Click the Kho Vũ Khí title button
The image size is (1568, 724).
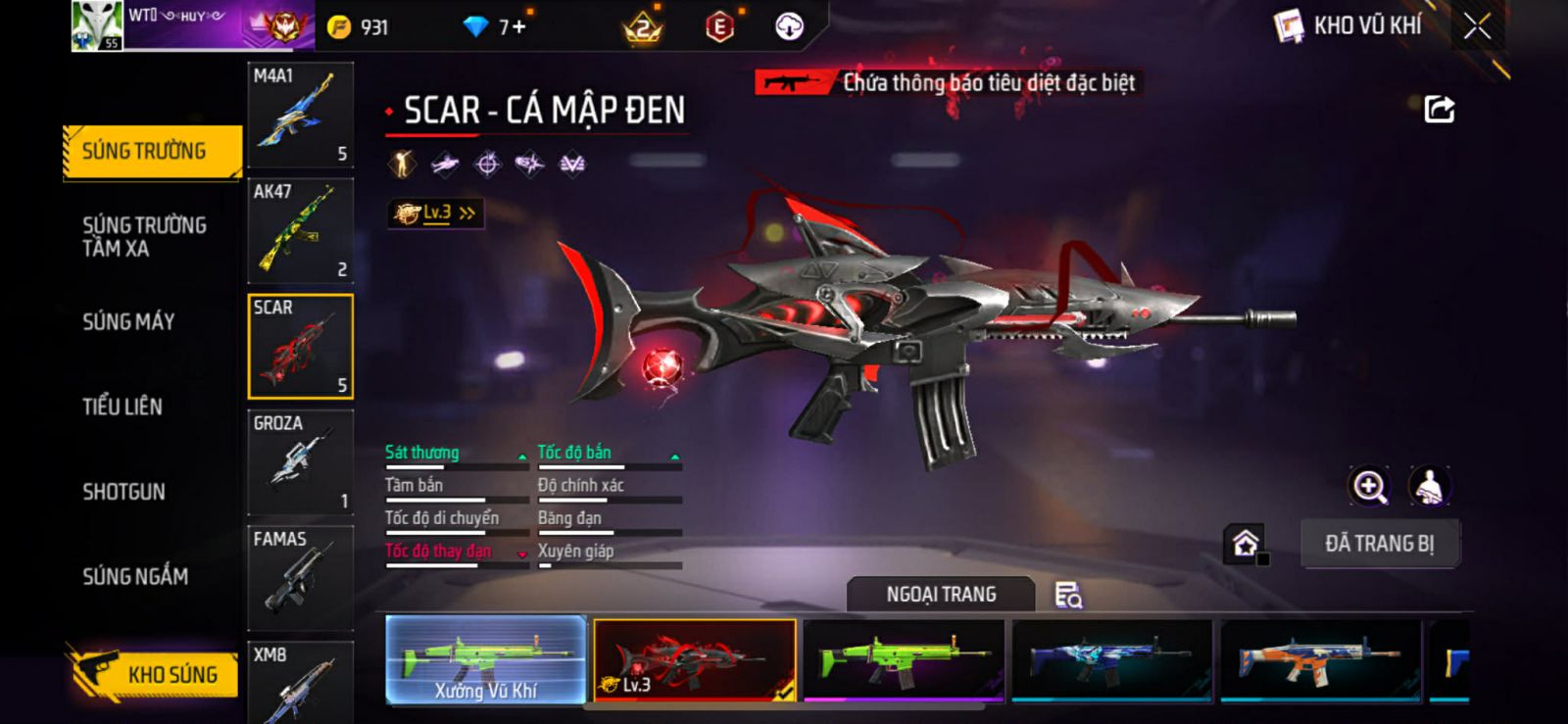click(1348, 26)
